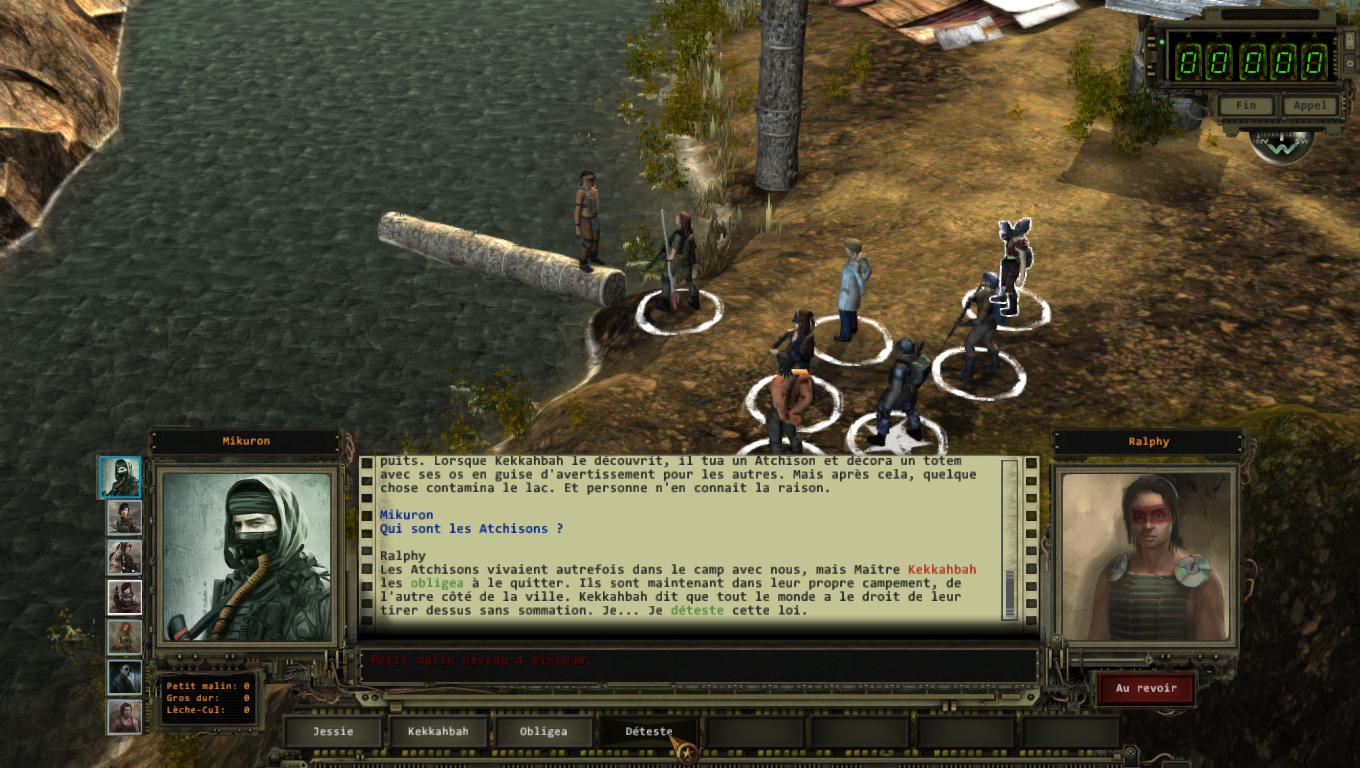Select the Obligea conversation topic

click(x=543, y=731)
